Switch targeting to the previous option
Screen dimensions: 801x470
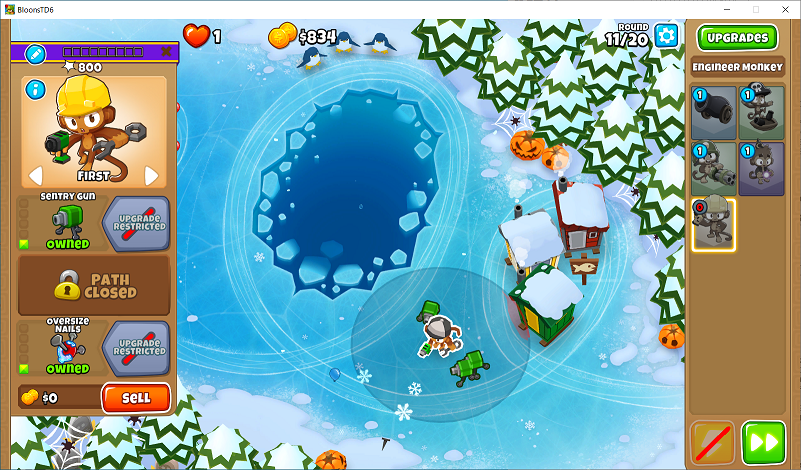click(x=34, y=176)
